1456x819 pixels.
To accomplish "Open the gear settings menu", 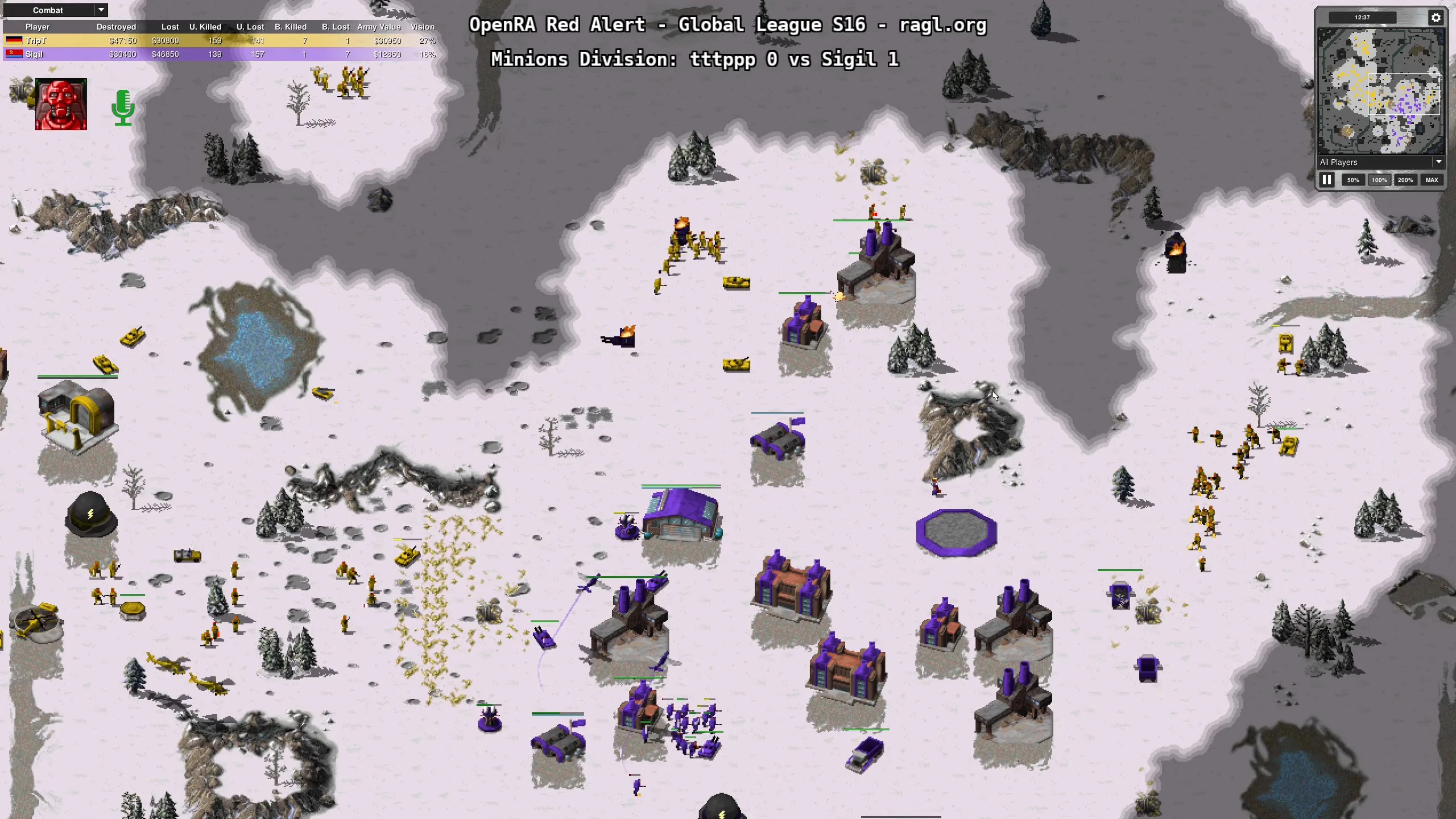I will pos(1436,18).
